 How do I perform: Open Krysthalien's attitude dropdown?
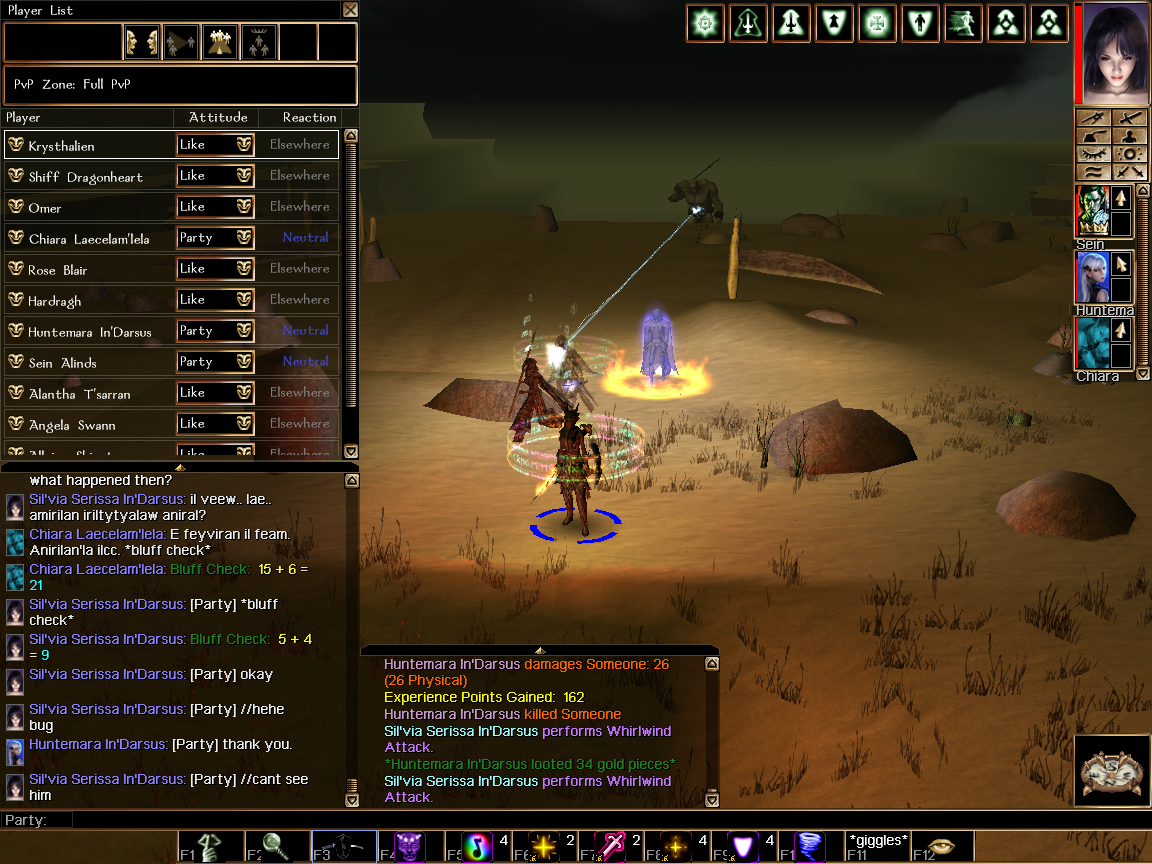(x=215, y=145)
